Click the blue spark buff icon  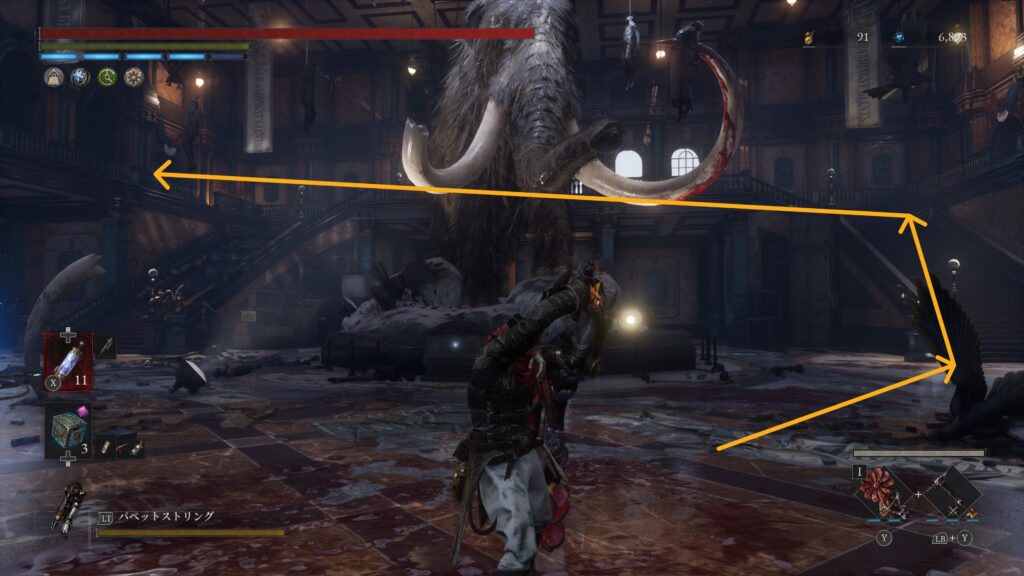pyautogui.click(x=80, y=78)
